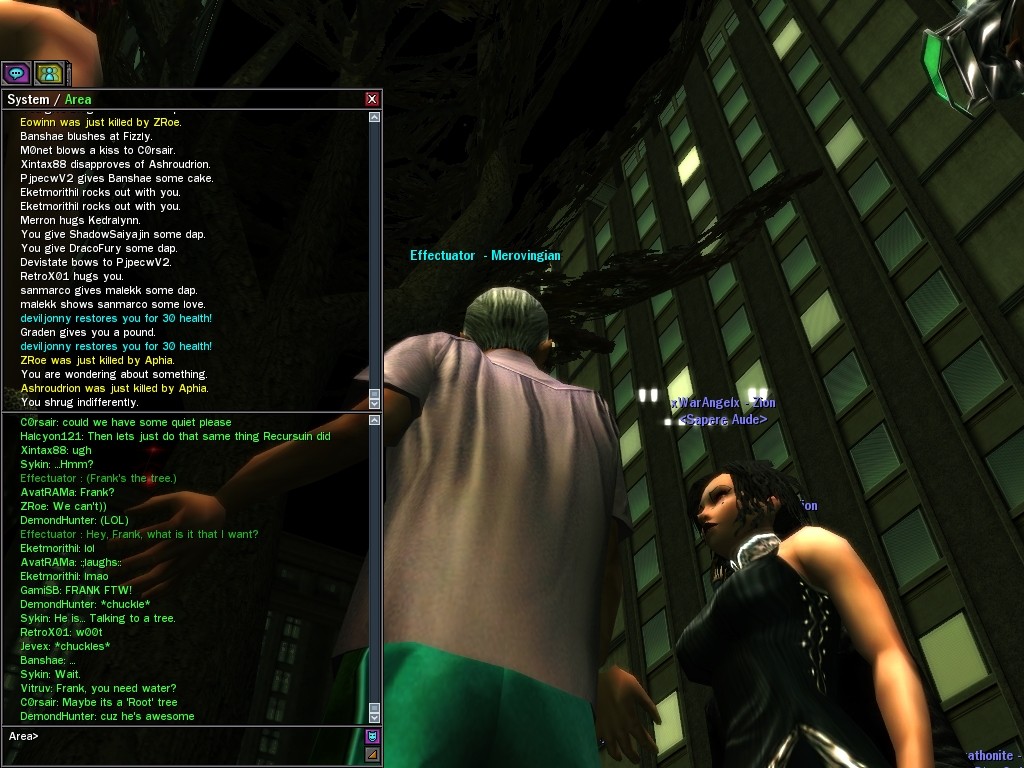Click the Area chat scroll-up arrow
Image resolution: width=1024 pixels, height=768 pixels.
pos(375,422)
